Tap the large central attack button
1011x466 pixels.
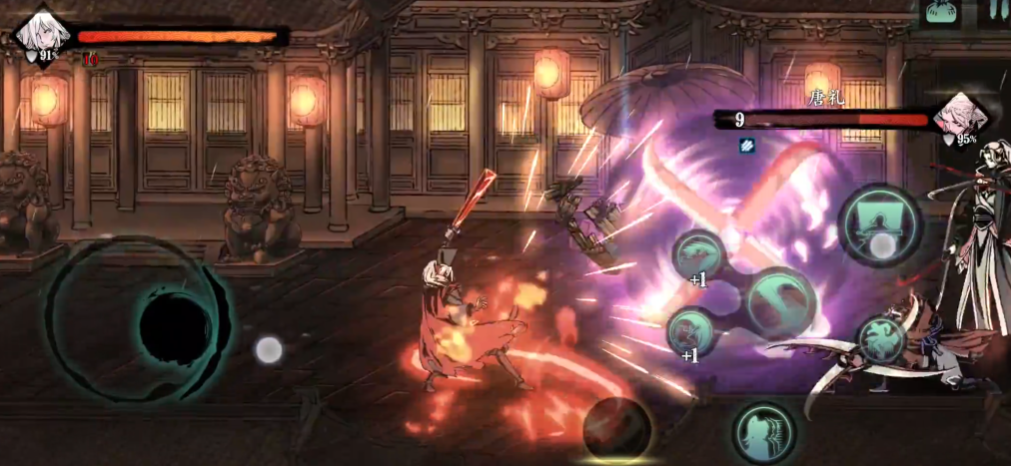click(780, 303)
